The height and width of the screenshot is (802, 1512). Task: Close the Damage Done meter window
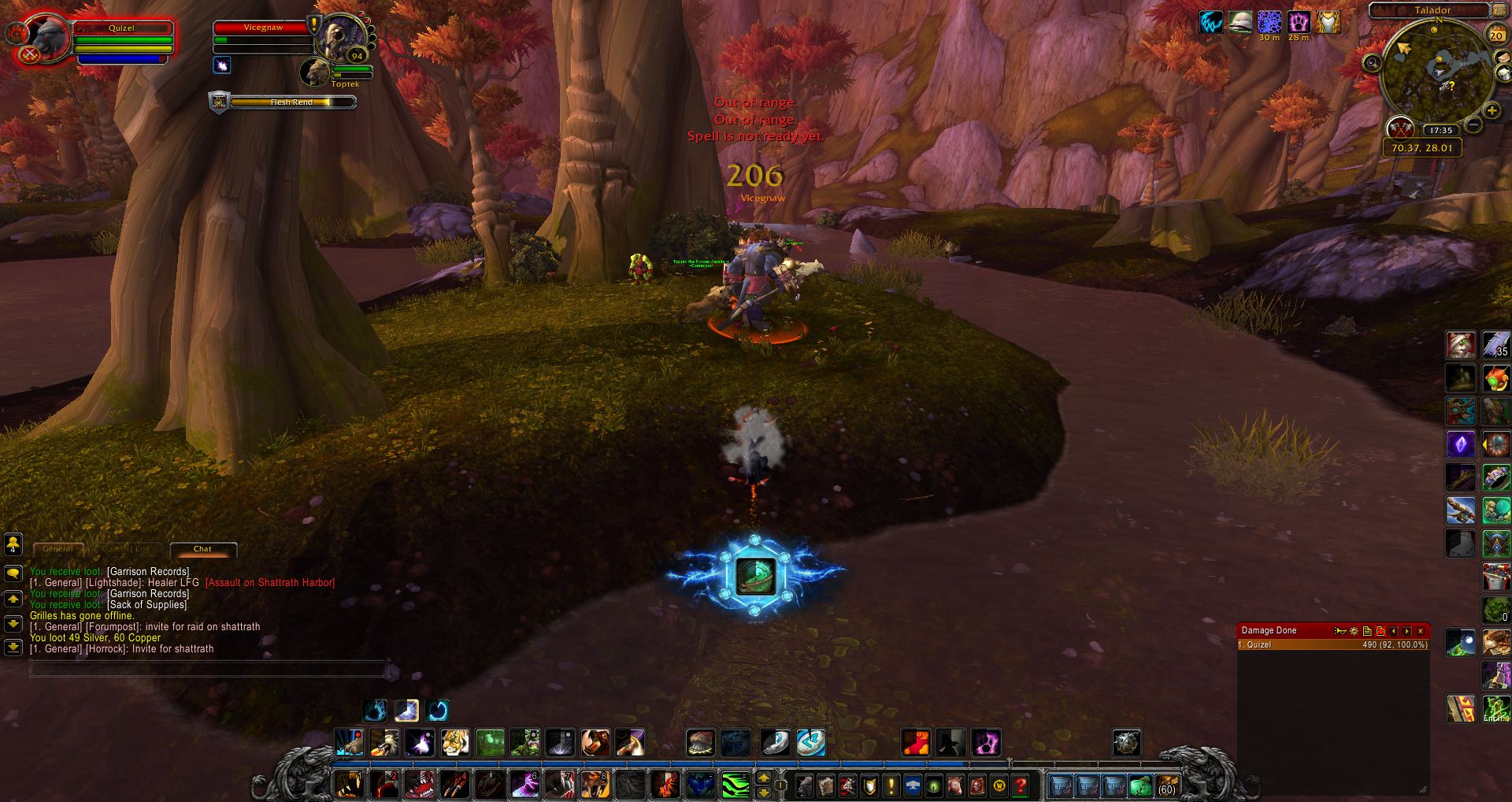1421,631
